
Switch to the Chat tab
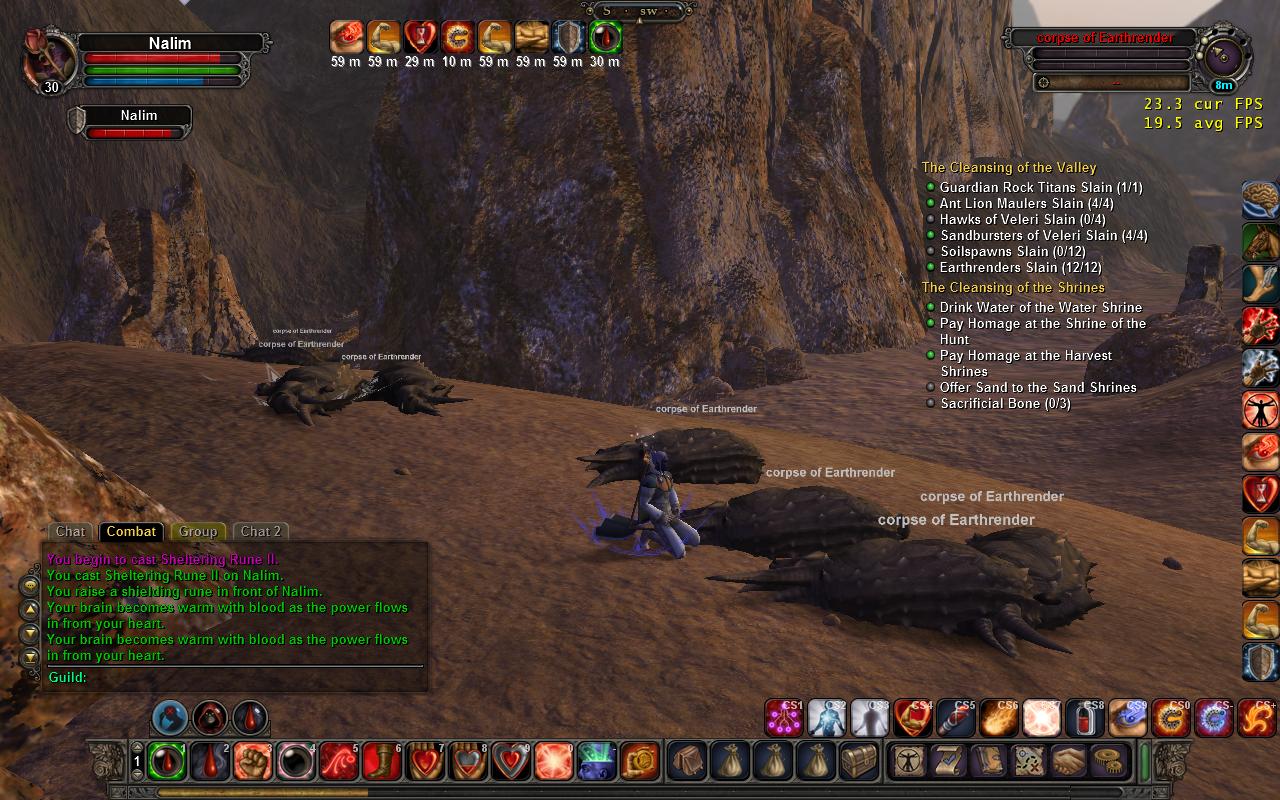[70, 532]
